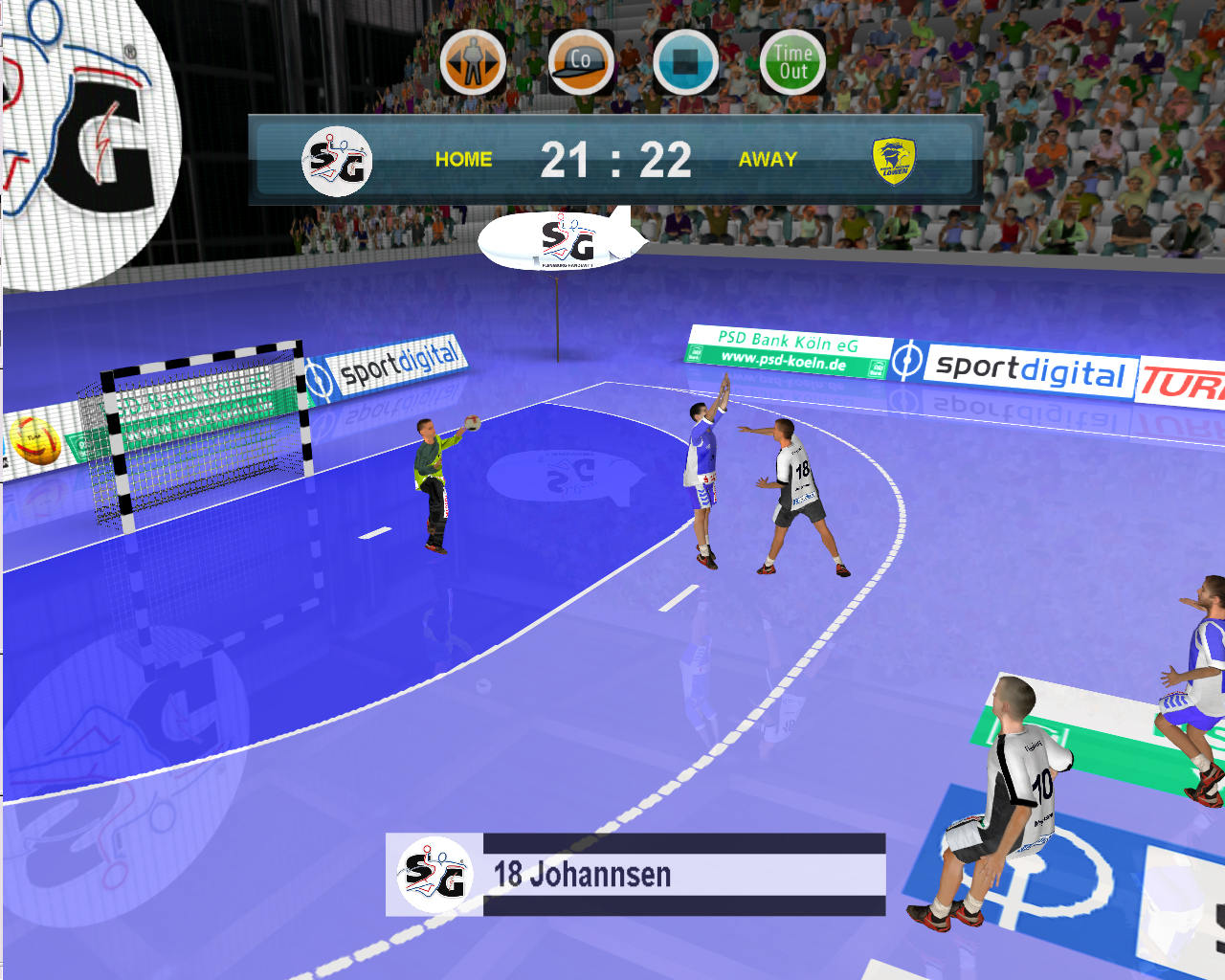Stop the match with the blue square button

pyautogui.click(x=686, y=62)
